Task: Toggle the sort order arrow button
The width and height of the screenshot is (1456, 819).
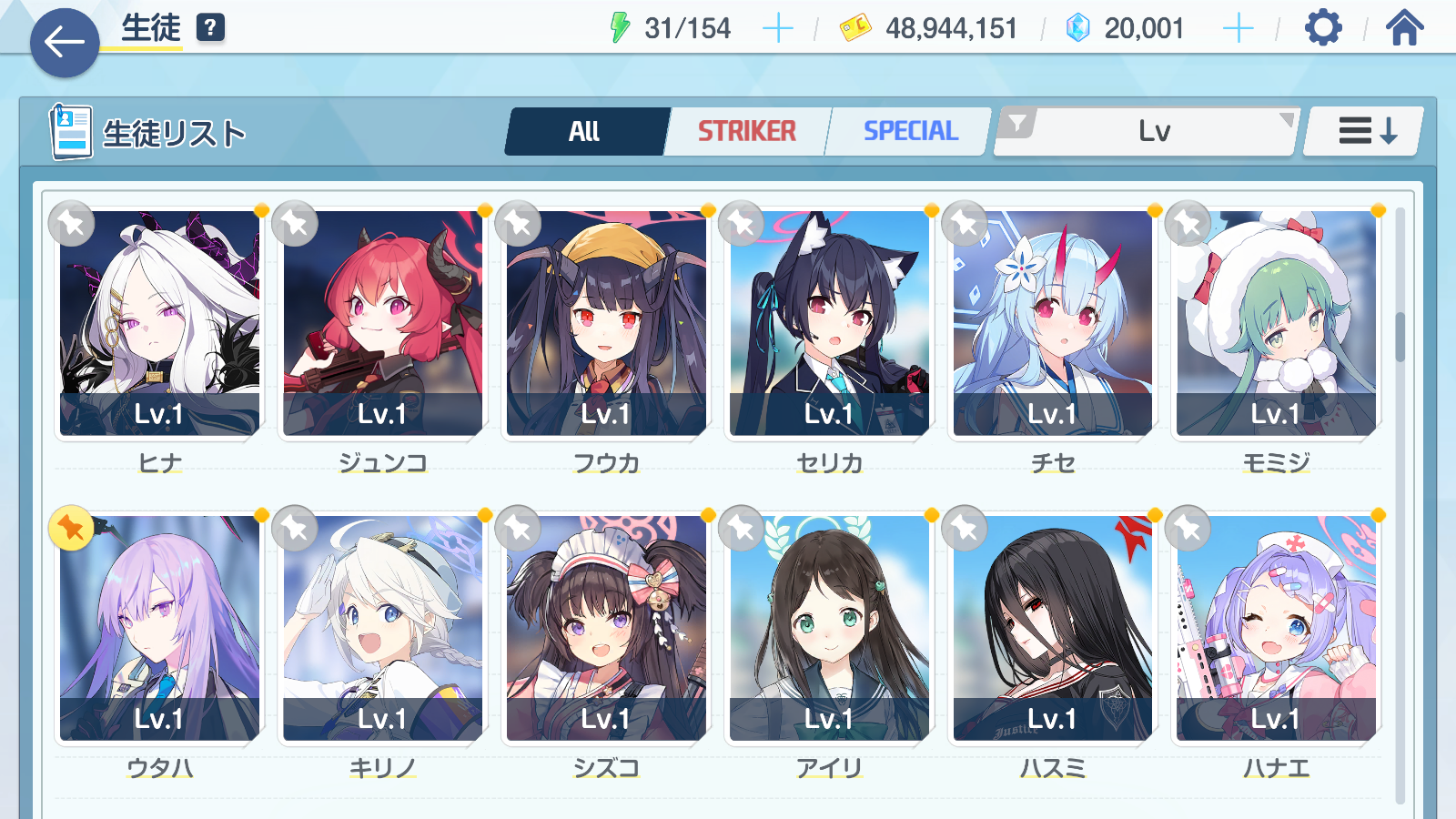Action: 1365,132
